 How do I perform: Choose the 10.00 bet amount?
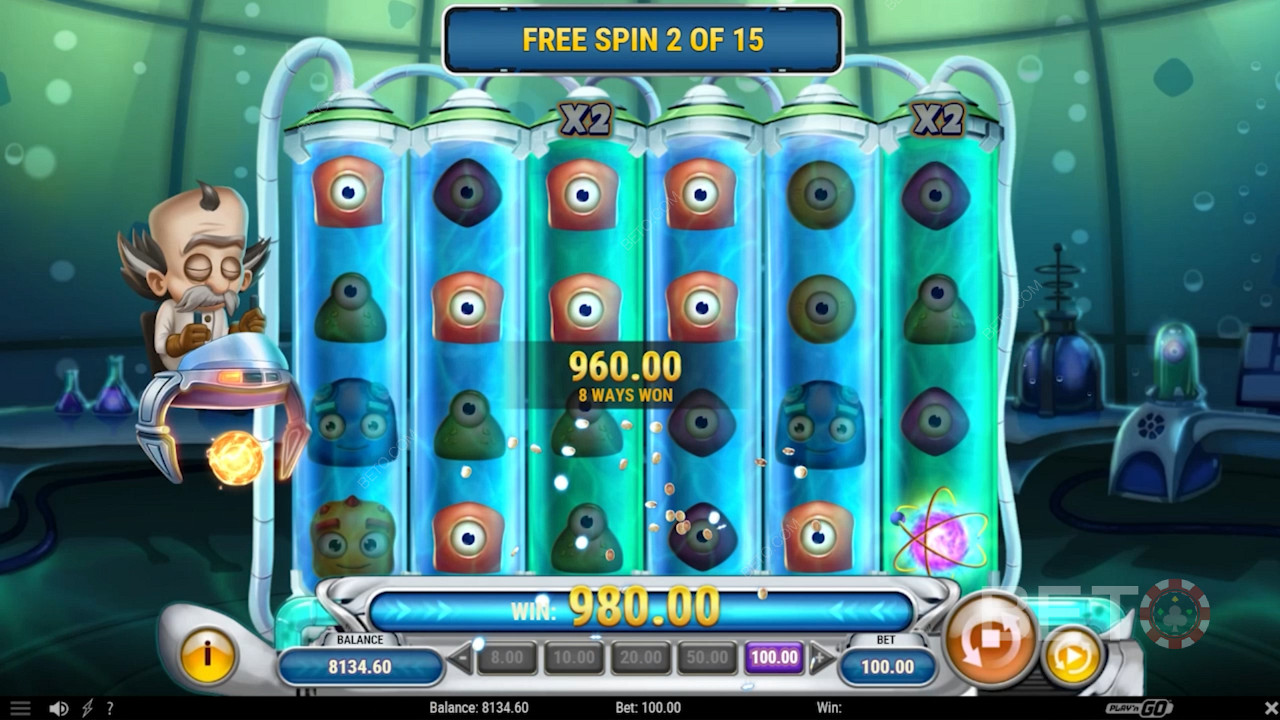coord(574,657)
